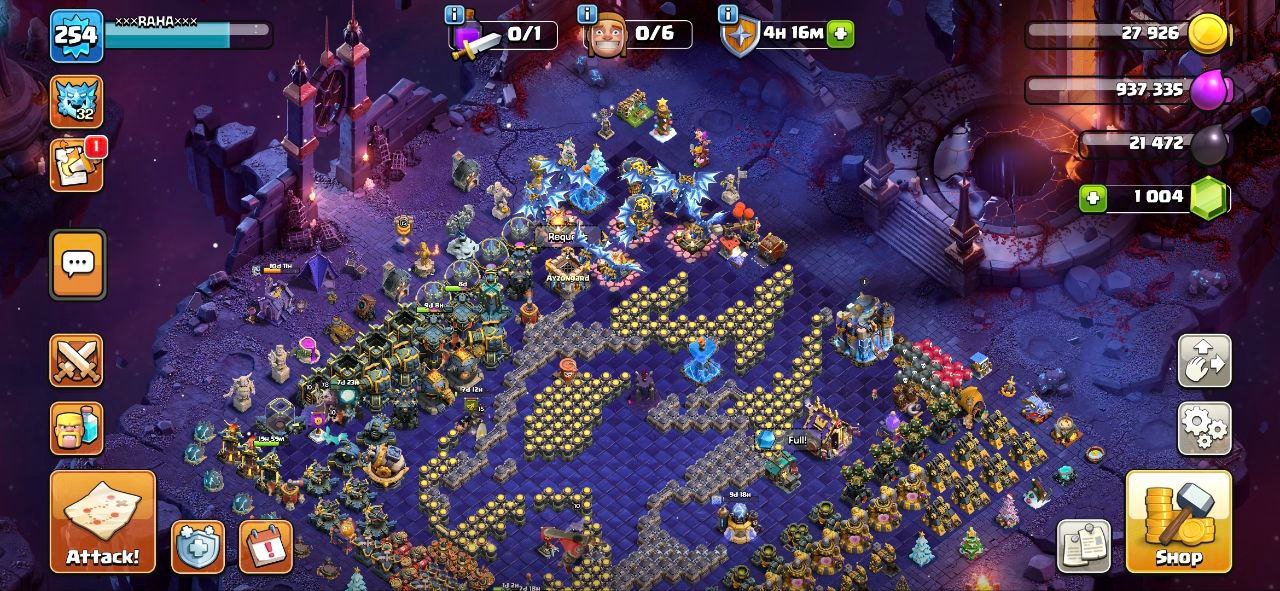View the player level 254 profile badge

[77, 36]
